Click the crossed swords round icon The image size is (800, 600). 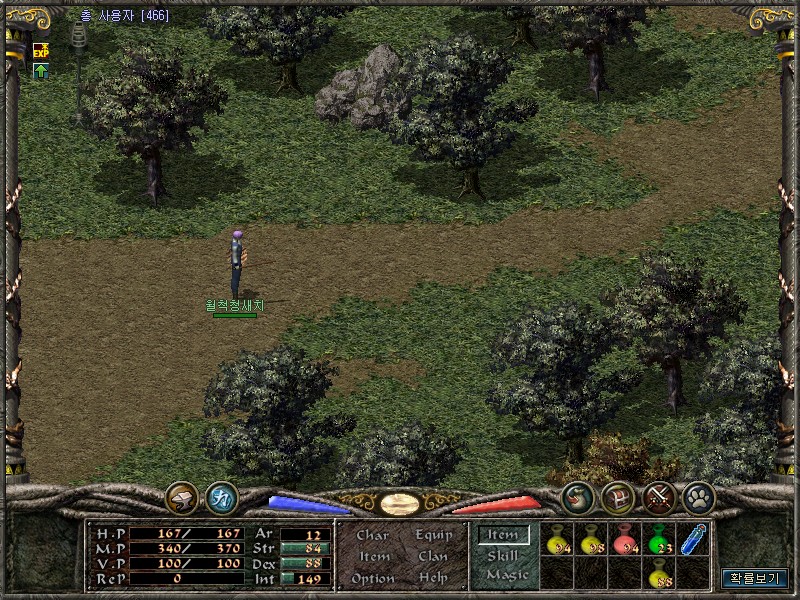click(659, 497)
